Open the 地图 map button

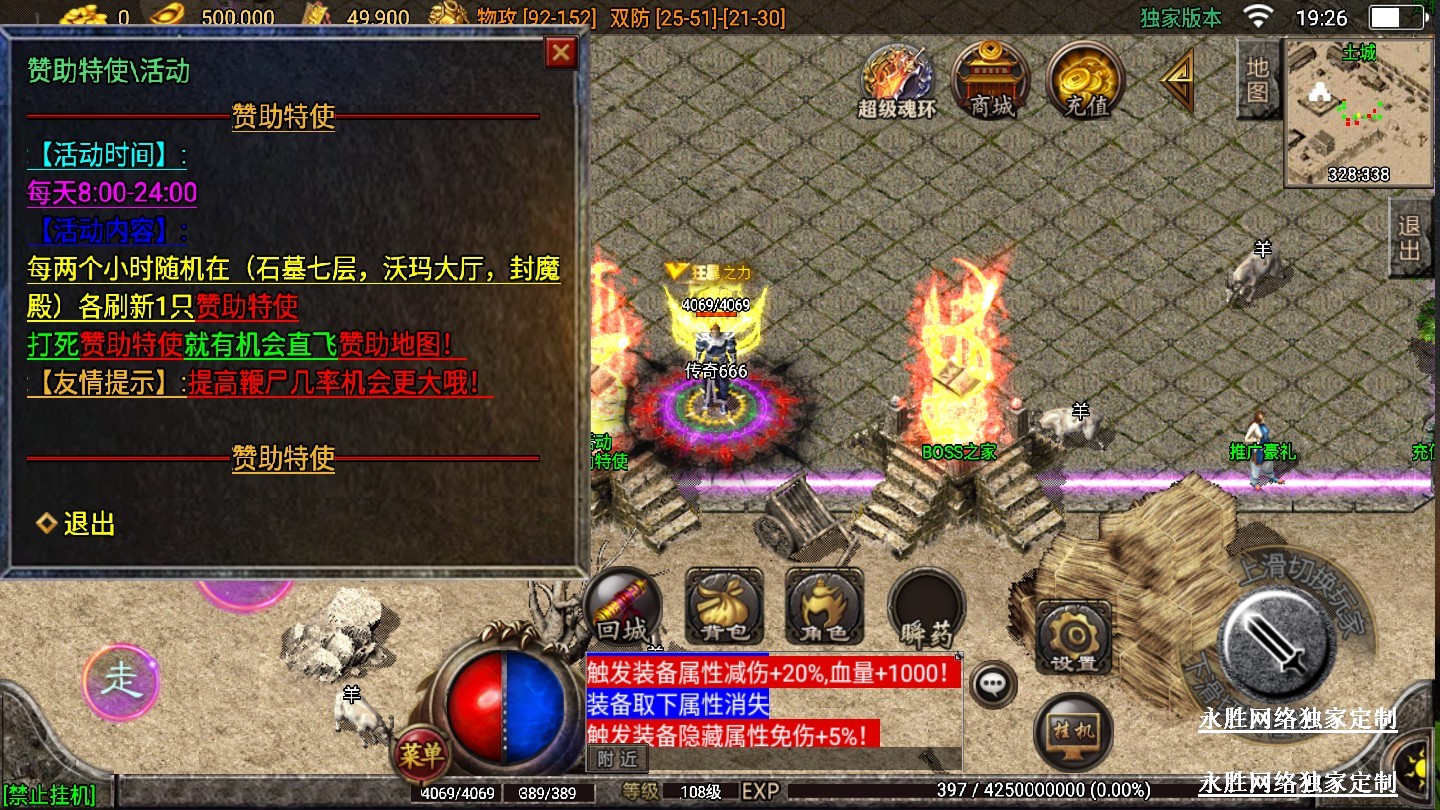(x=1258, y=80)
